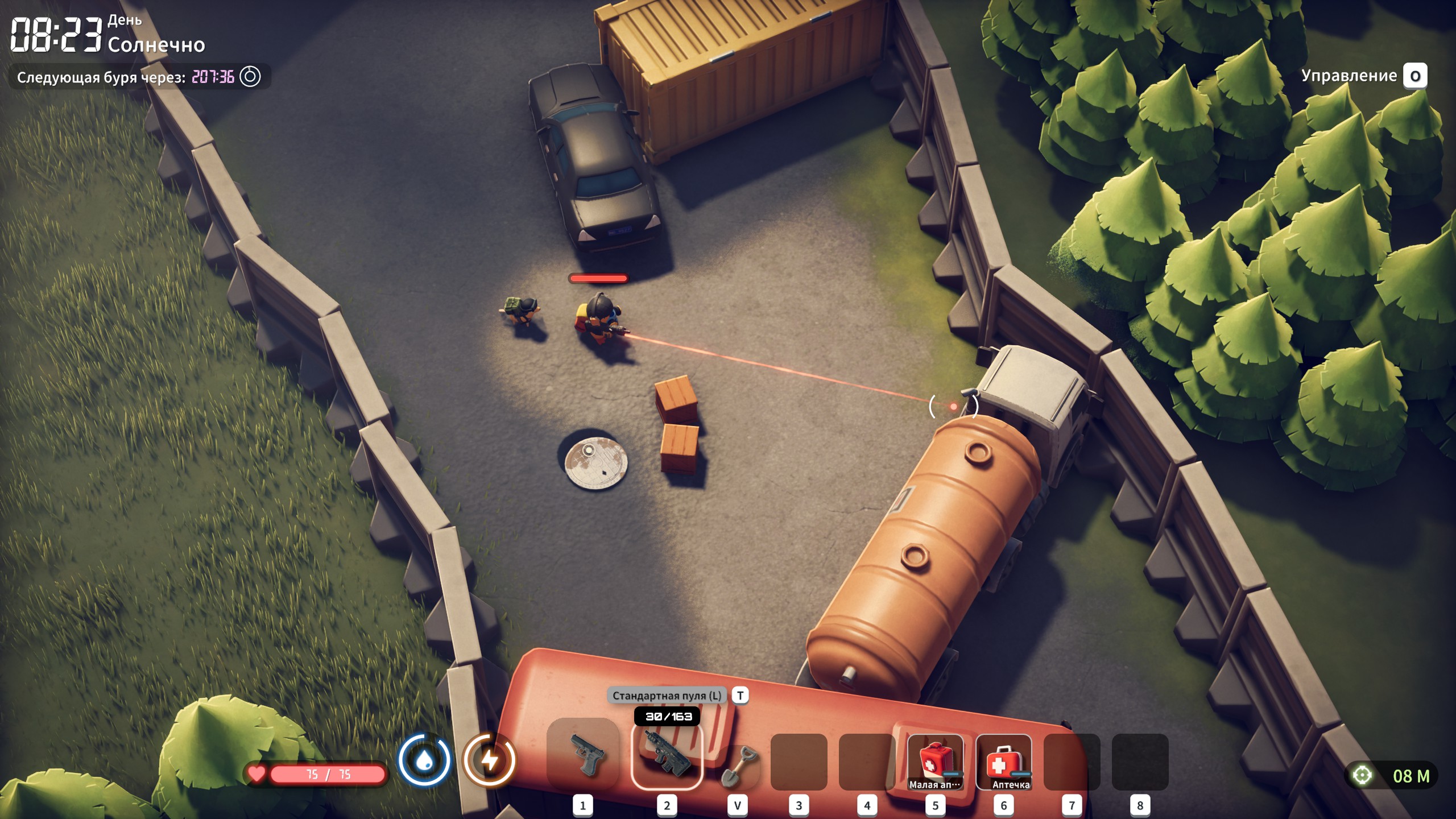Use the small first aid kit slot

coord(935,762)
